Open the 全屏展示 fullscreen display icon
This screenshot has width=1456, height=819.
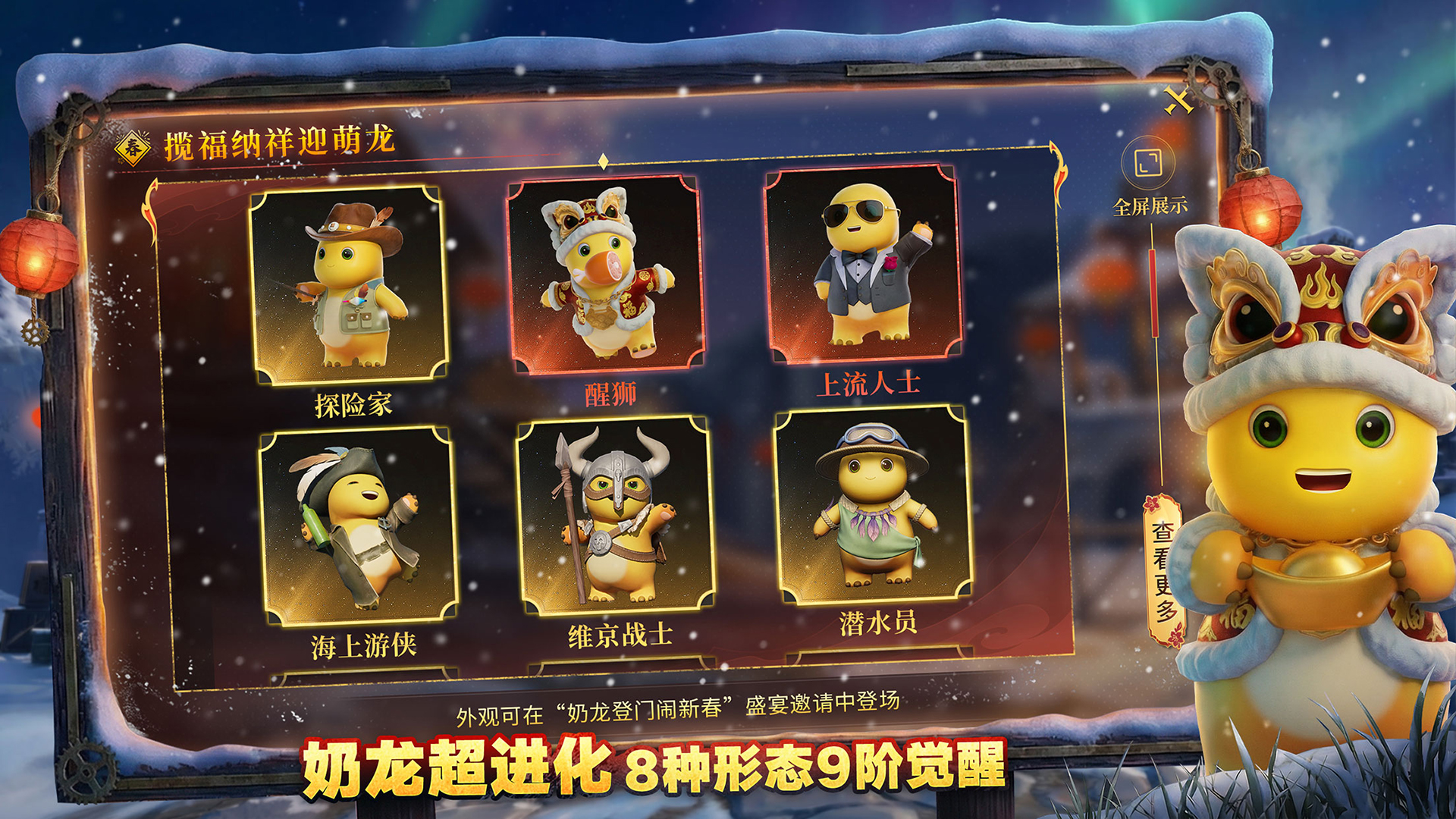click(x=1150, y=165)
